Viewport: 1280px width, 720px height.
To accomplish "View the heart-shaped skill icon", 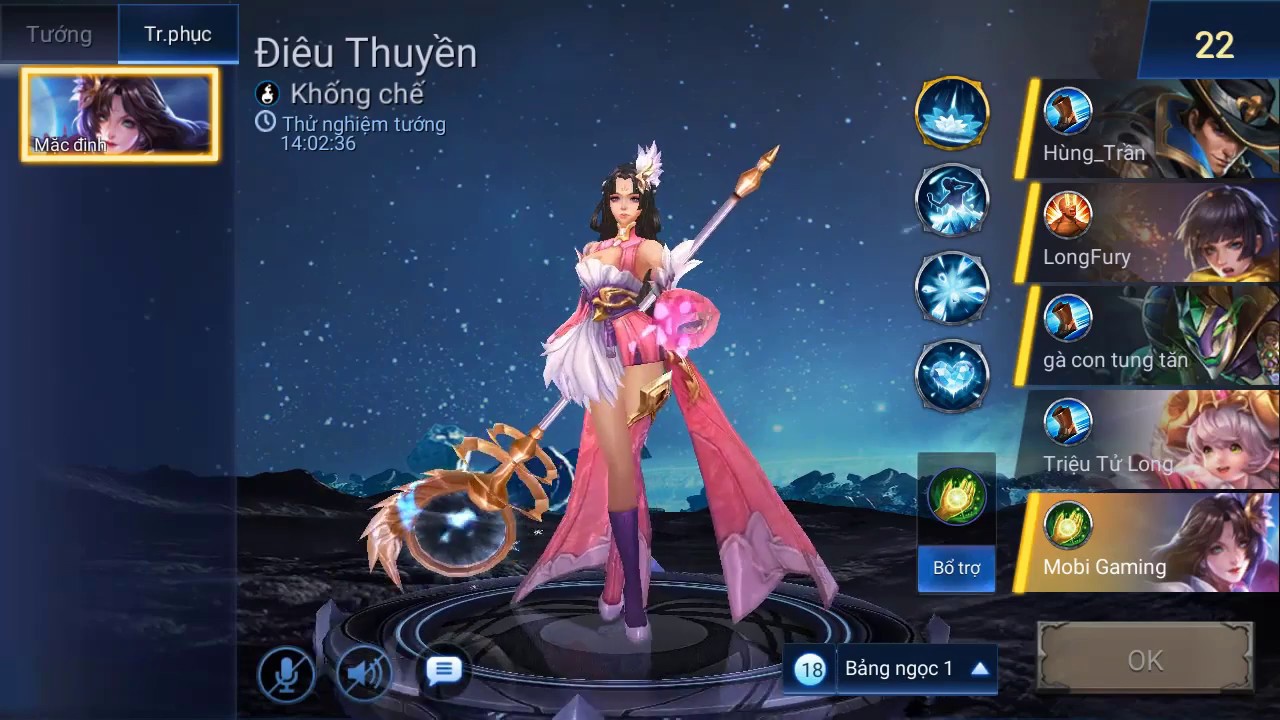I will click(952, 376).
